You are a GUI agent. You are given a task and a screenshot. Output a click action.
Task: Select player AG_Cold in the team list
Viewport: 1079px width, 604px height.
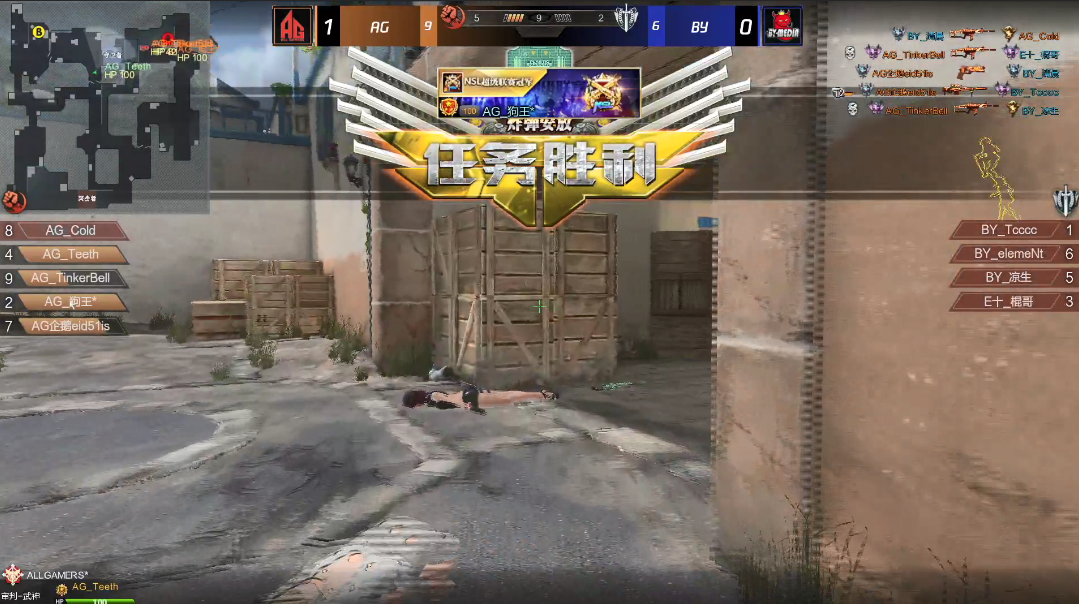pos(70,231)
